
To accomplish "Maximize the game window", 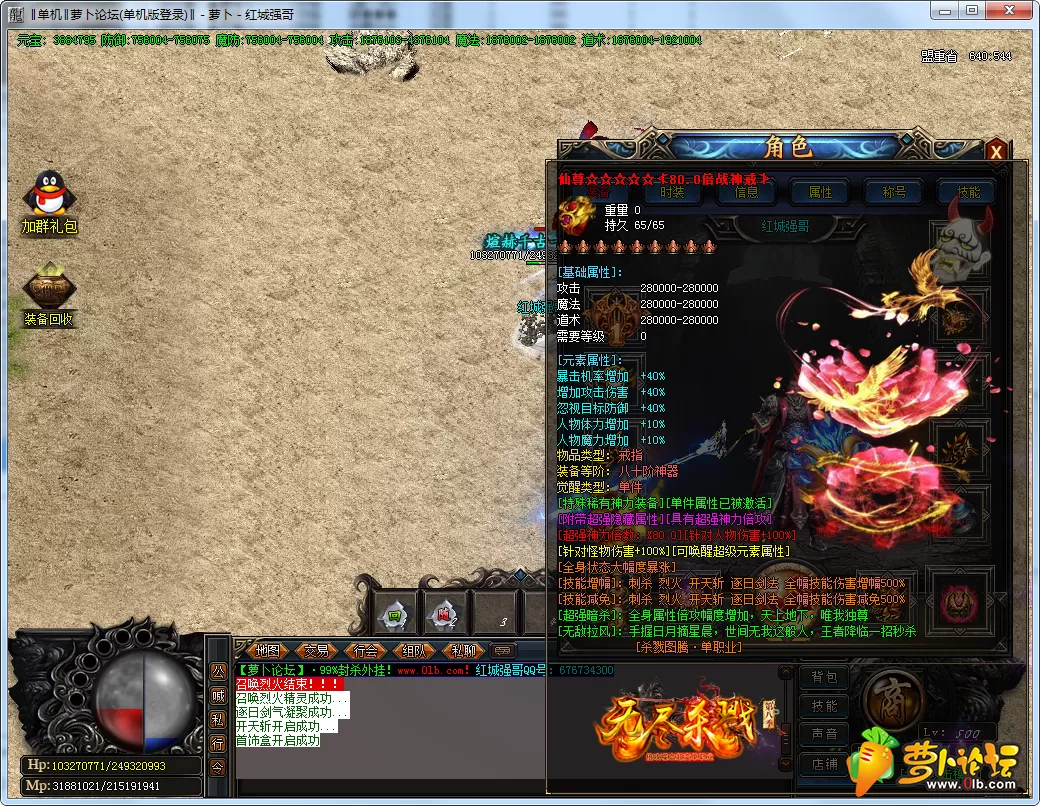I will 972,10.
